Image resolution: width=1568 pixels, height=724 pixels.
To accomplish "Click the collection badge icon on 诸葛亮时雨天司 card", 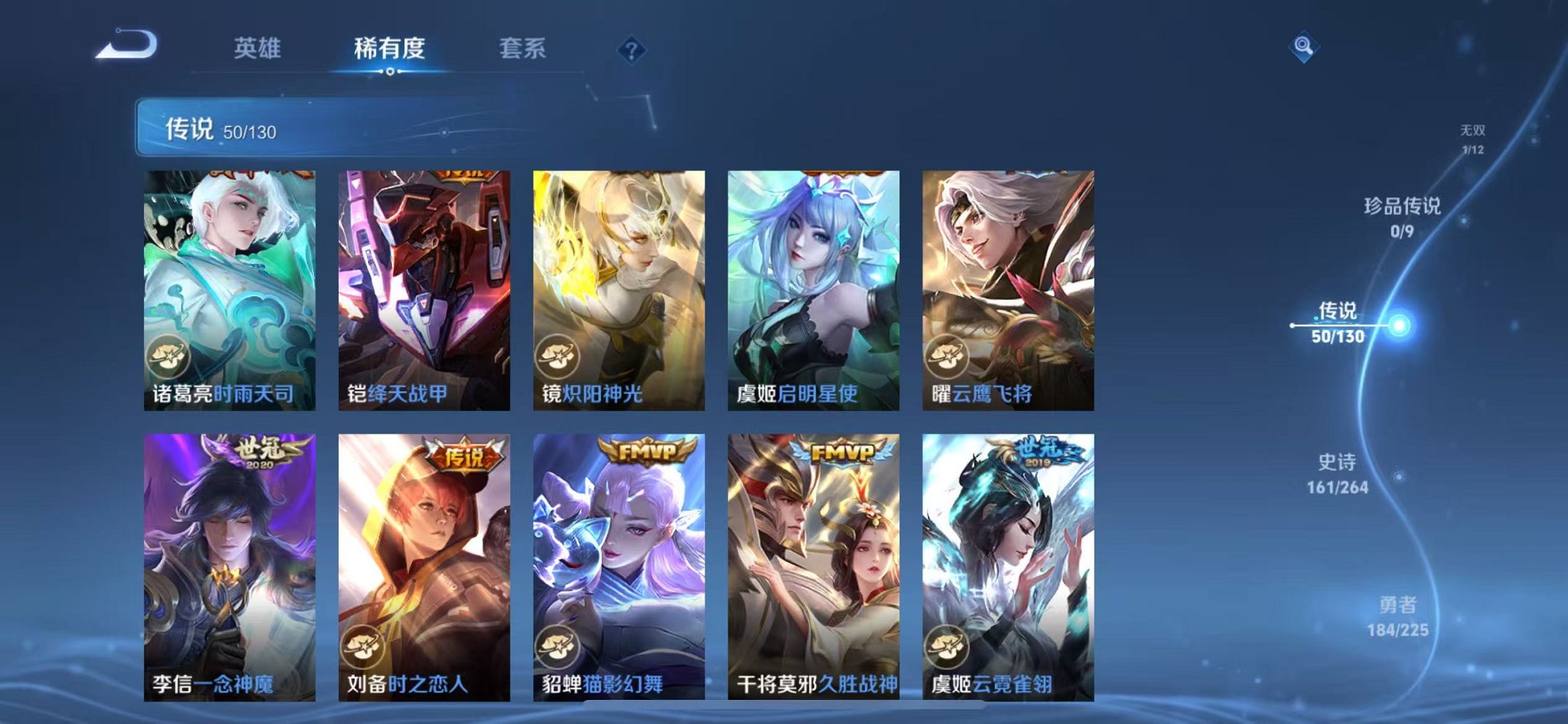I will pyautogui.click(x=170, y=356).
